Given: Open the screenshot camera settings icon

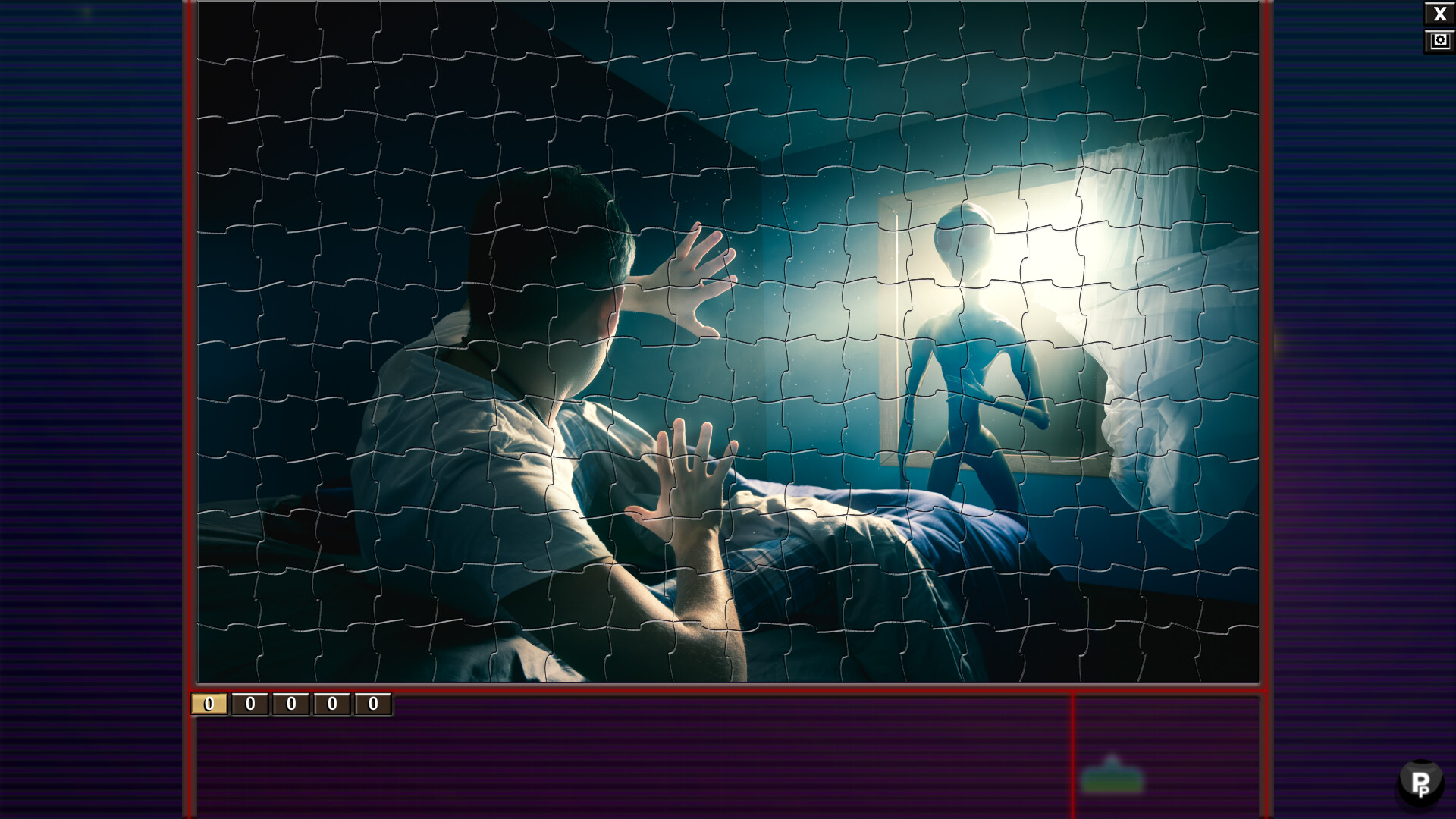Looking at the screenshot, I should 1440,41.
